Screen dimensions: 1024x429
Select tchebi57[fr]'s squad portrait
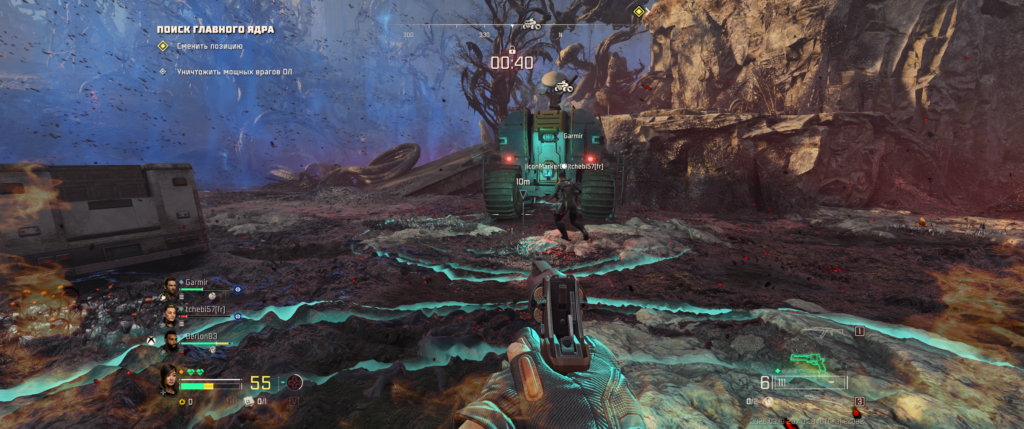pyautogui.click(x=170, y=314)
